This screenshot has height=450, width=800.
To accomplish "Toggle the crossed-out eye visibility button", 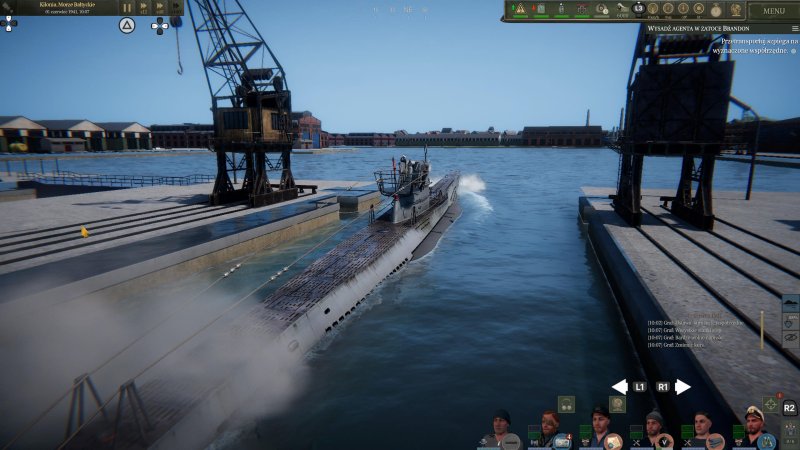I will [x=790, y=338].
